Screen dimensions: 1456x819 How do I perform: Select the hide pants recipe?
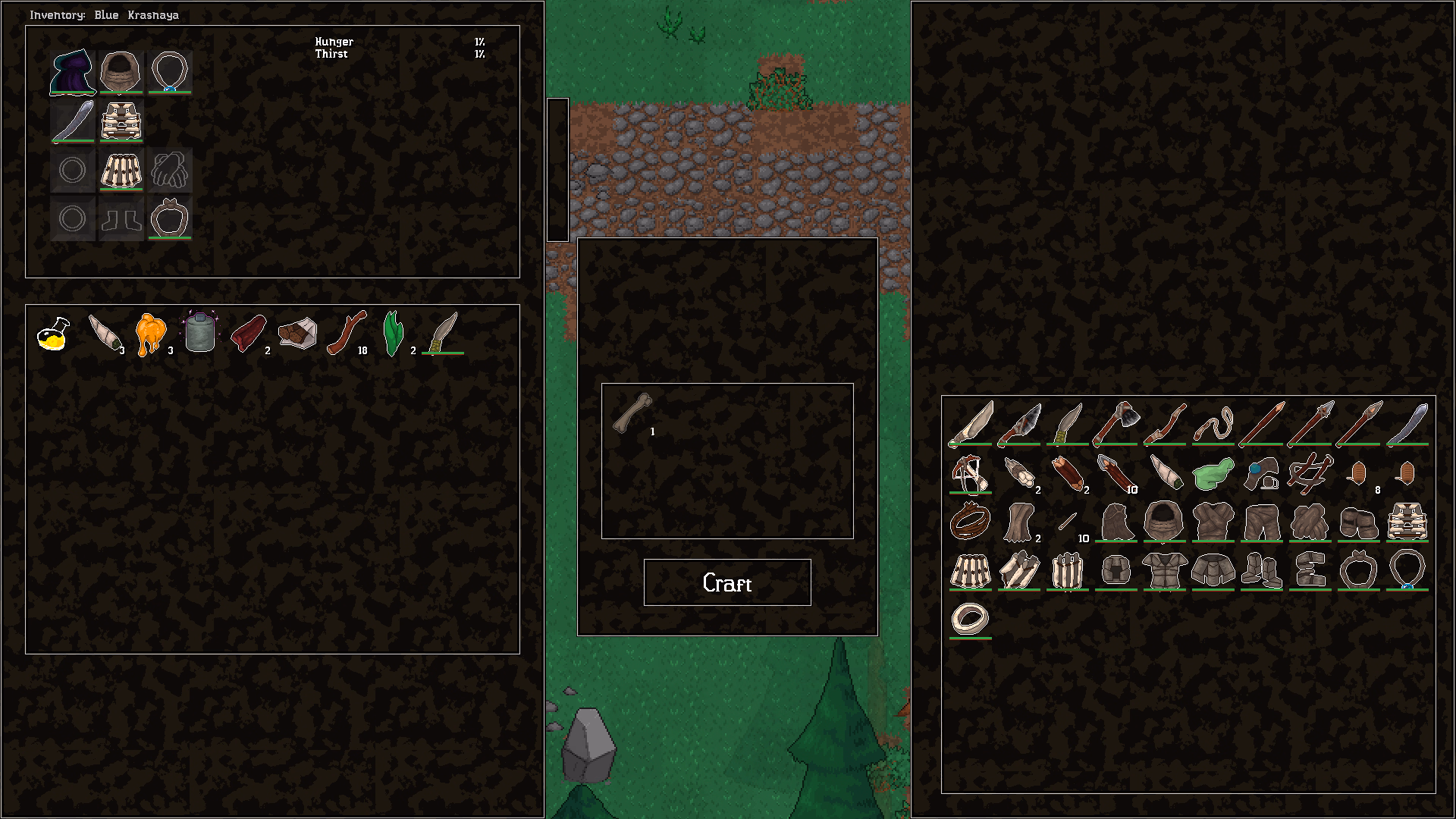(x=1262, y=521)
